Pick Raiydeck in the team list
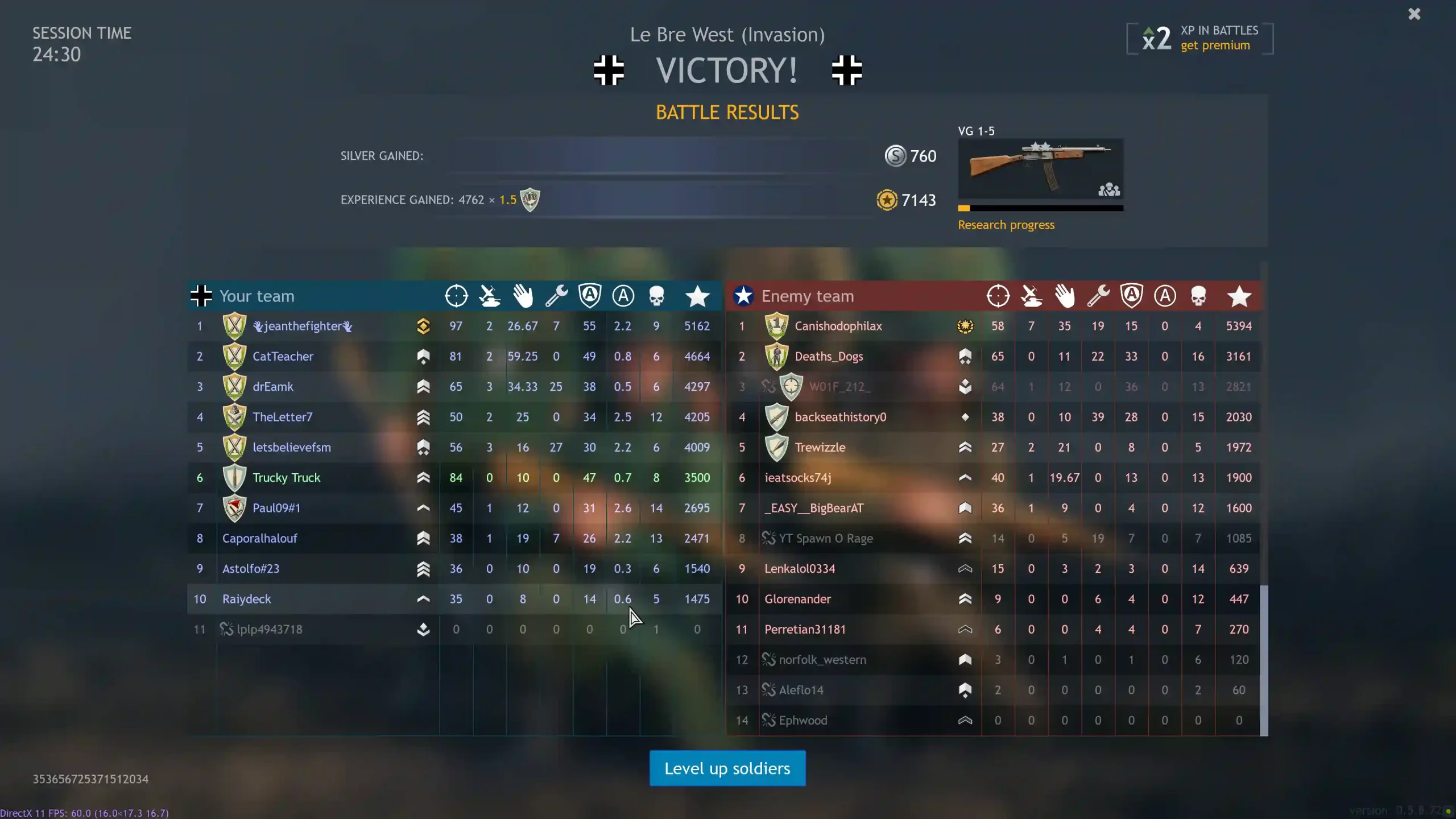This screenshot has height=819, width=1456. 246,599
